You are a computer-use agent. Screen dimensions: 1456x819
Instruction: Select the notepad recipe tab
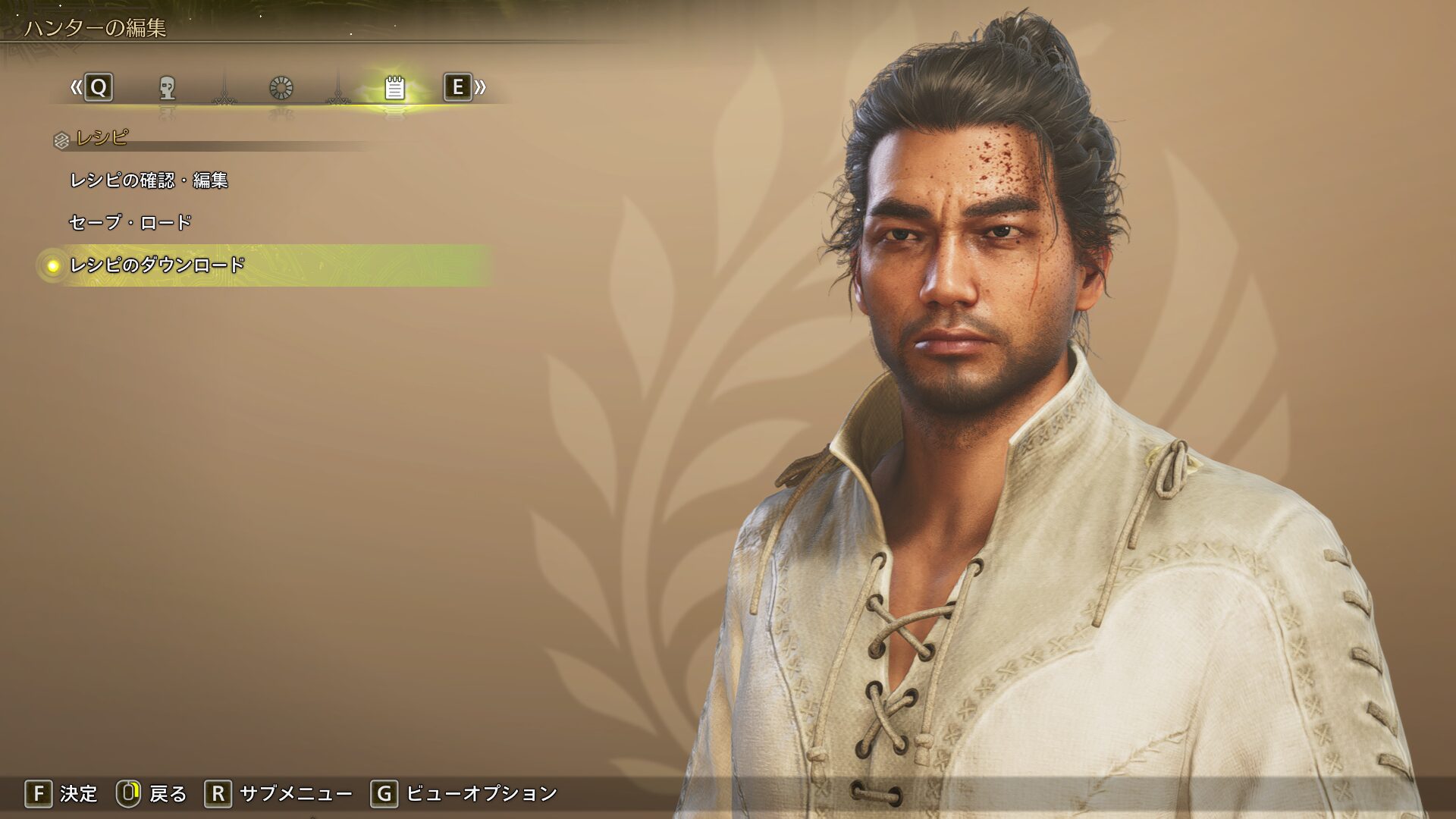[x=394, y=88]
